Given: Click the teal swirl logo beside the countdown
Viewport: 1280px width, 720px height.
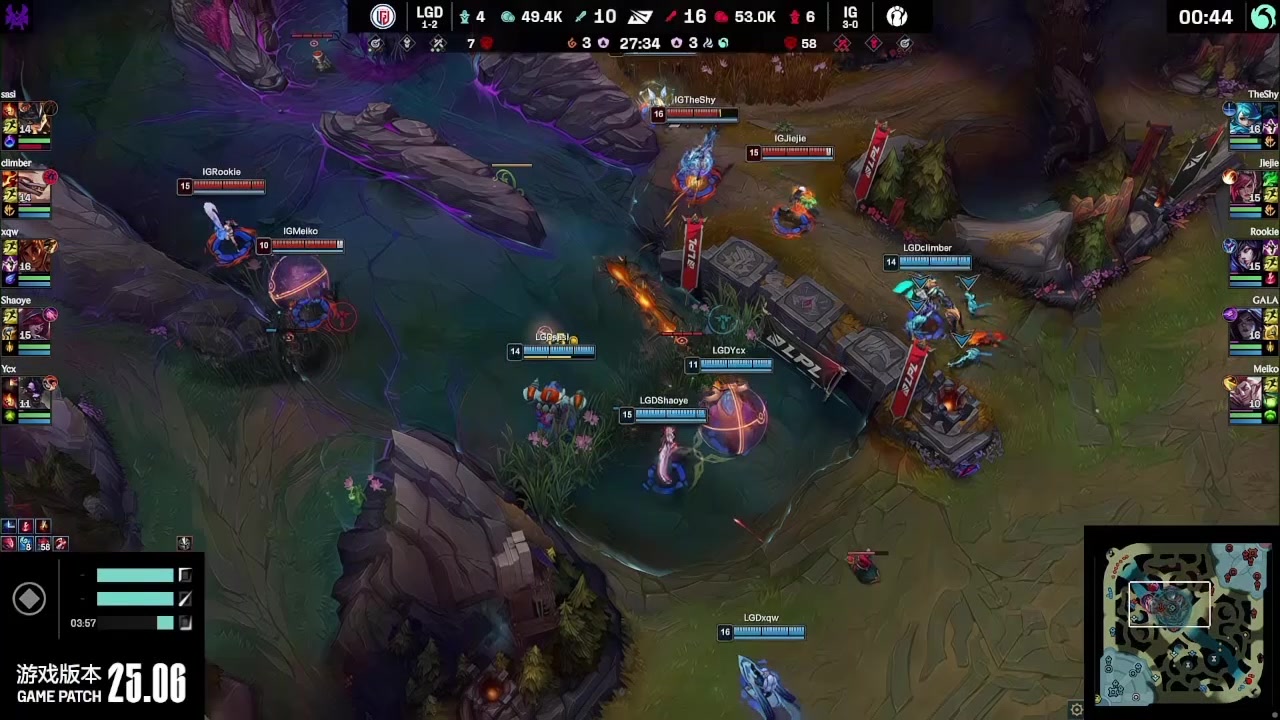Looking at the screenshot, I should coord(1263,17).
